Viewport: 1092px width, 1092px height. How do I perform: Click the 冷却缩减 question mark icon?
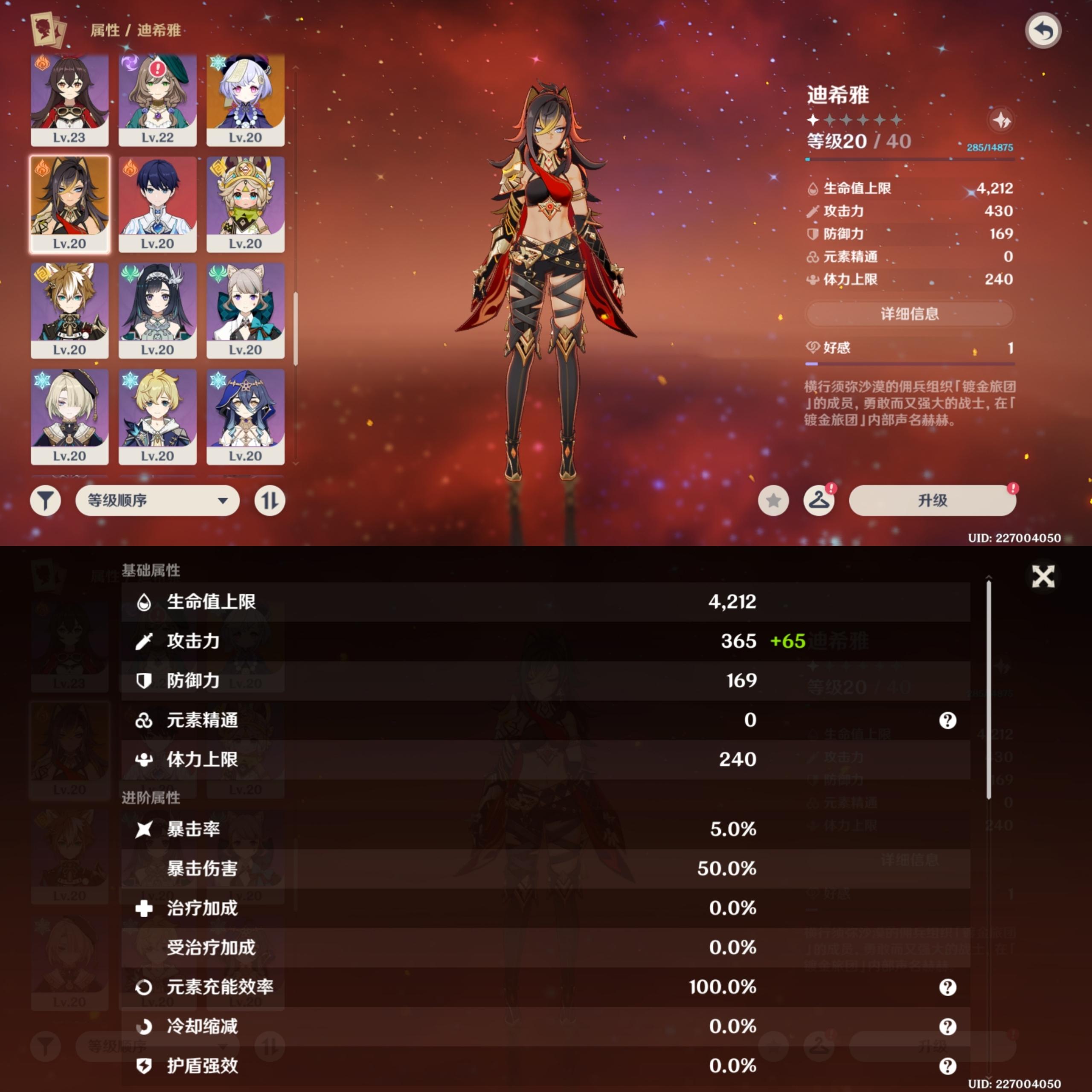click(x=947, y=1026)
